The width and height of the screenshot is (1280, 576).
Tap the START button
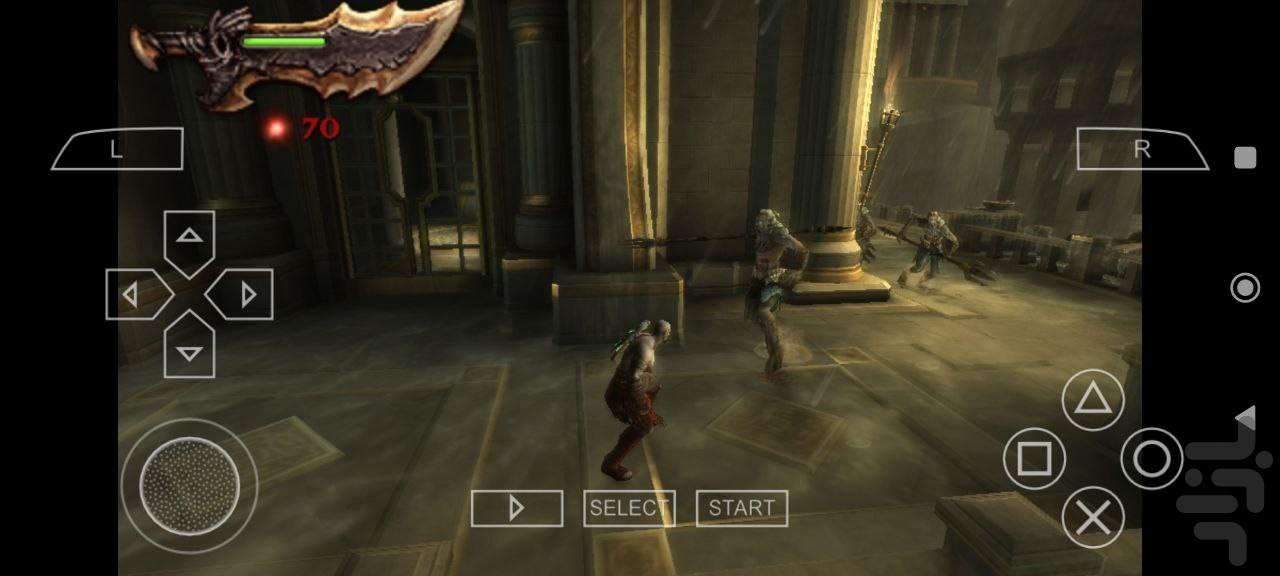pos(741,508)
